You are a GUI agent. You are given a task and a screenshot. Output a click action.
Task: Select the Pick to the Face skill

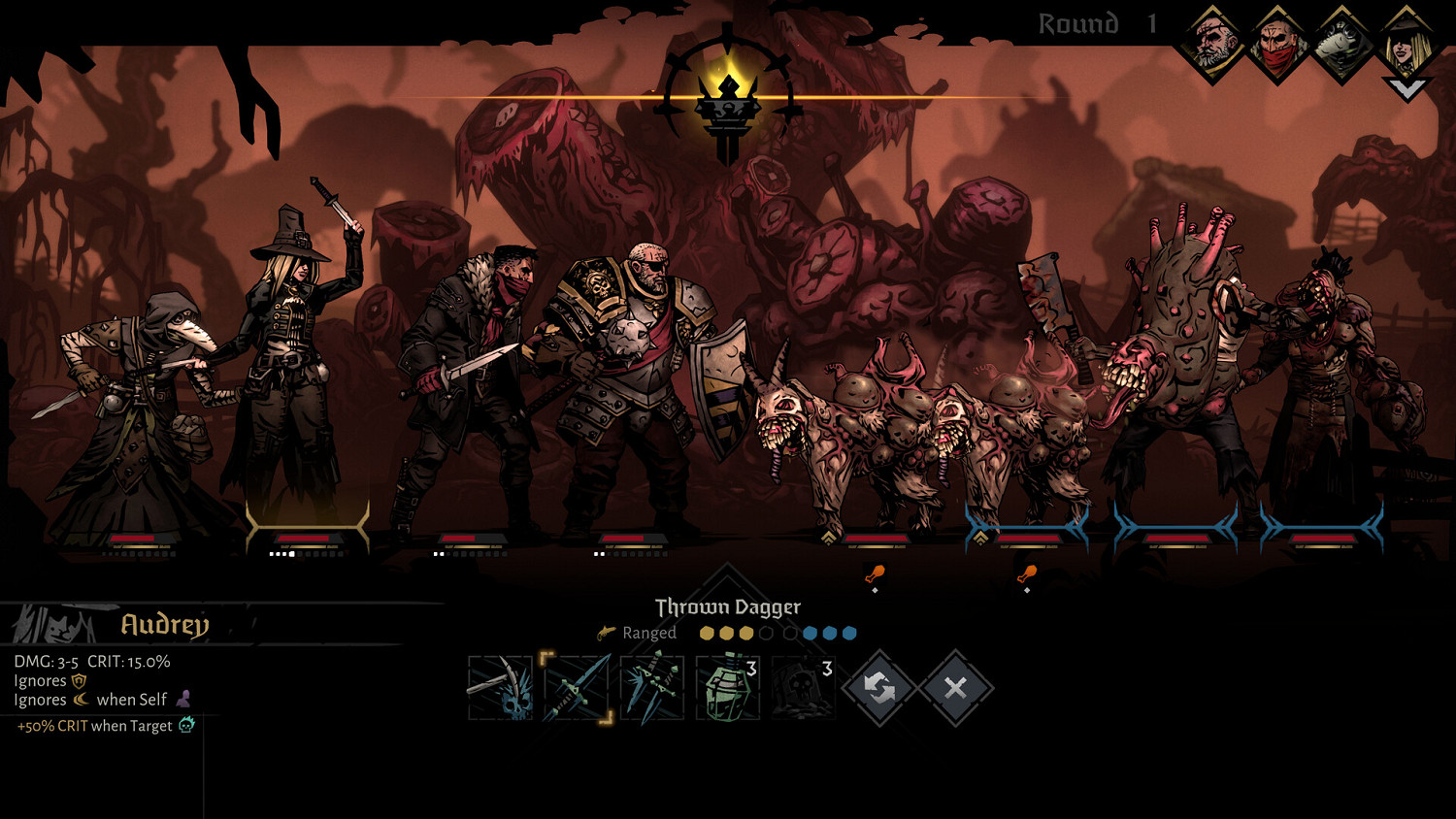tap(500, 688)
